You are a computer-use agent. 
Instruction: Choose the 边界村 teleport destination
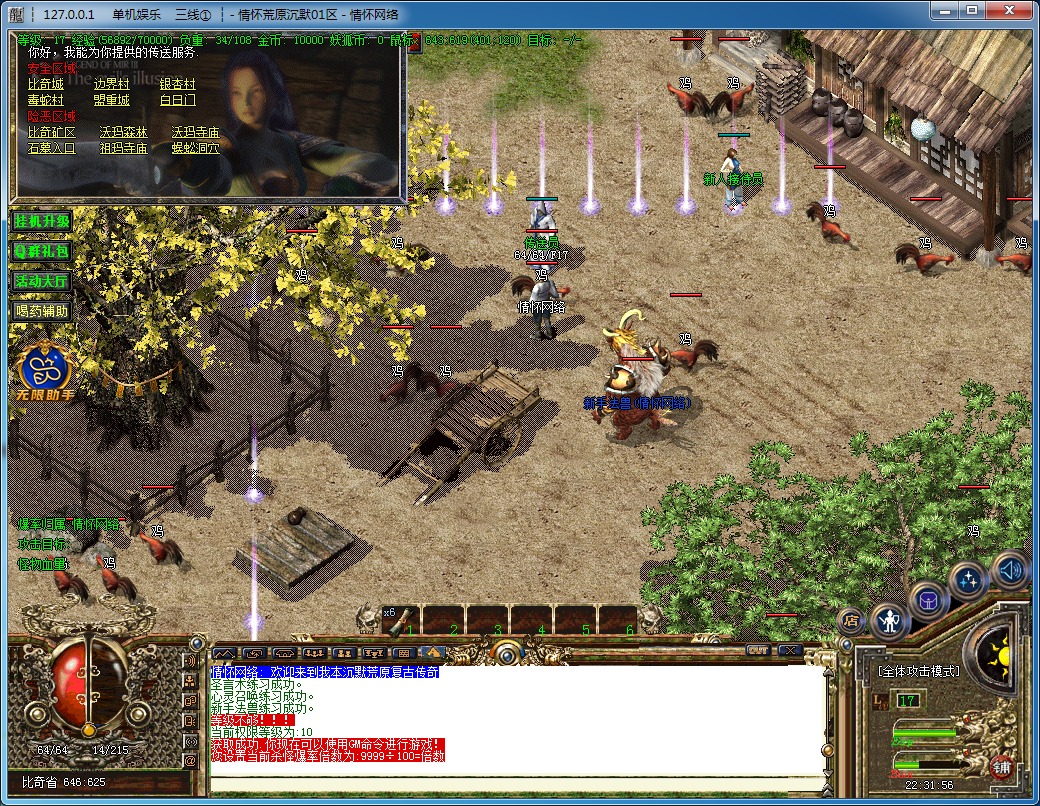(x=112, y=84)
